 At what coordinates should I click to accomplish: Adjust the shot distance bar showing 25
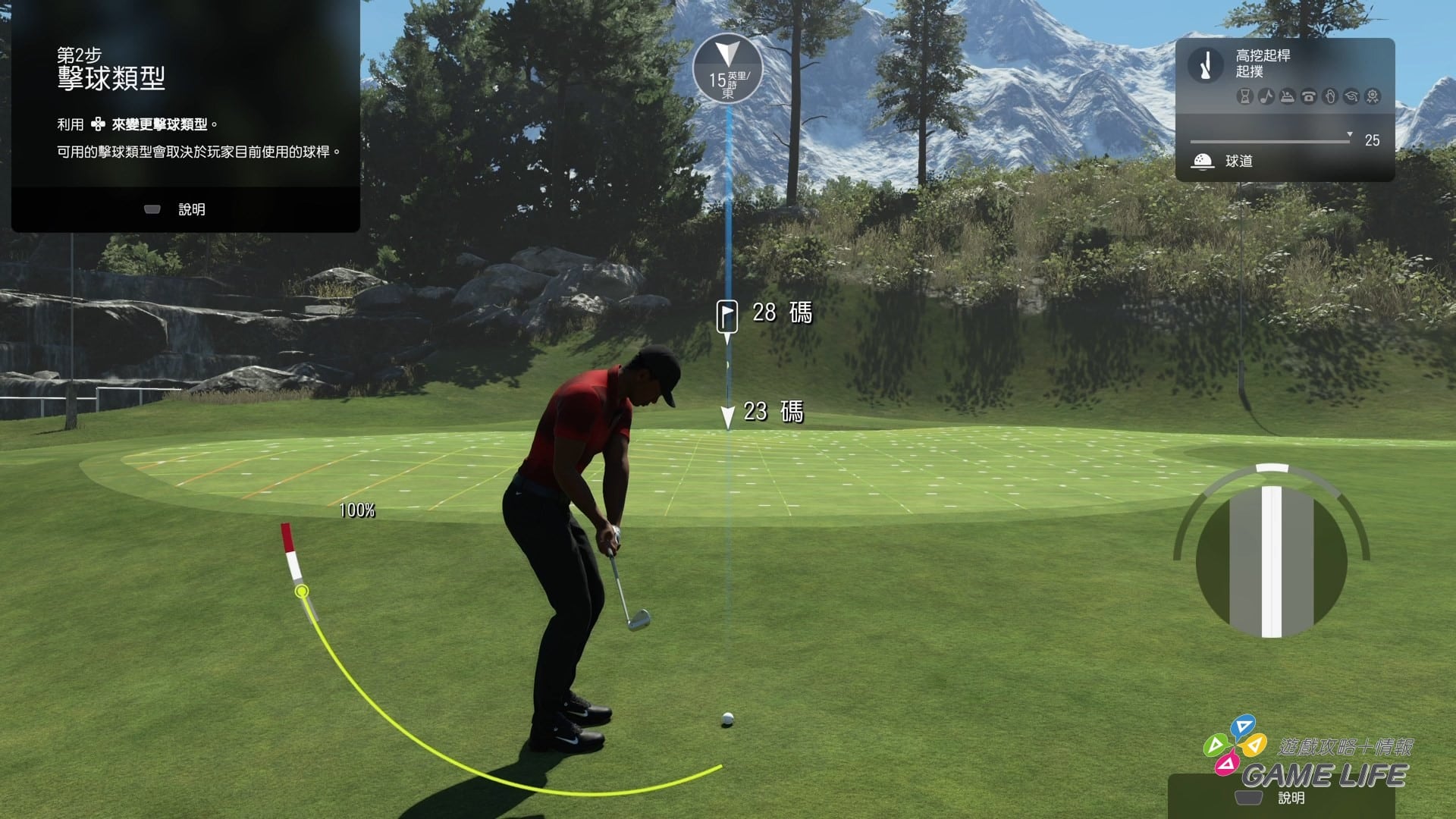1270,141
